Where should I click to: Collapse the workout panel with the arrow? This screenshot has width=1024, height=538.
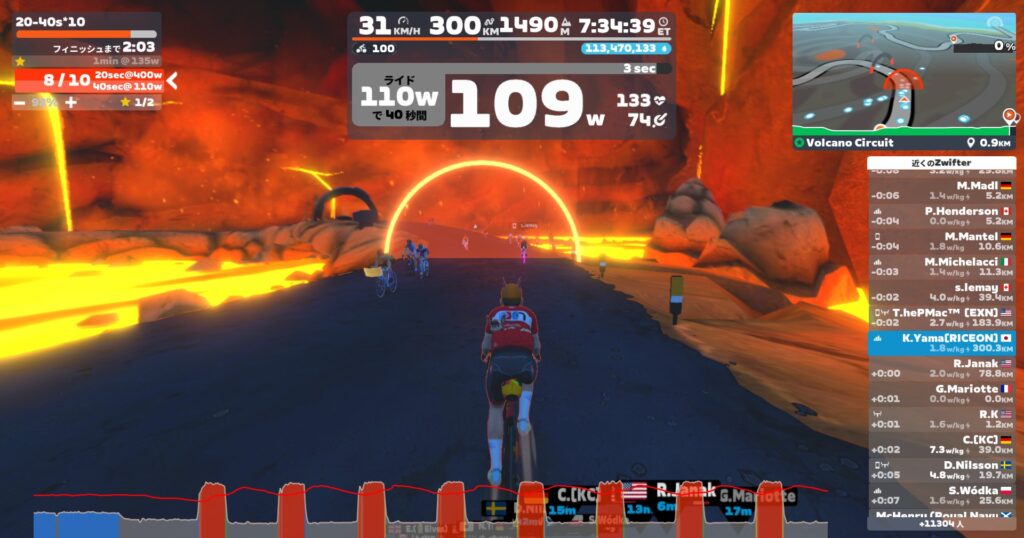pyautogui.click(x=172, y=81)
